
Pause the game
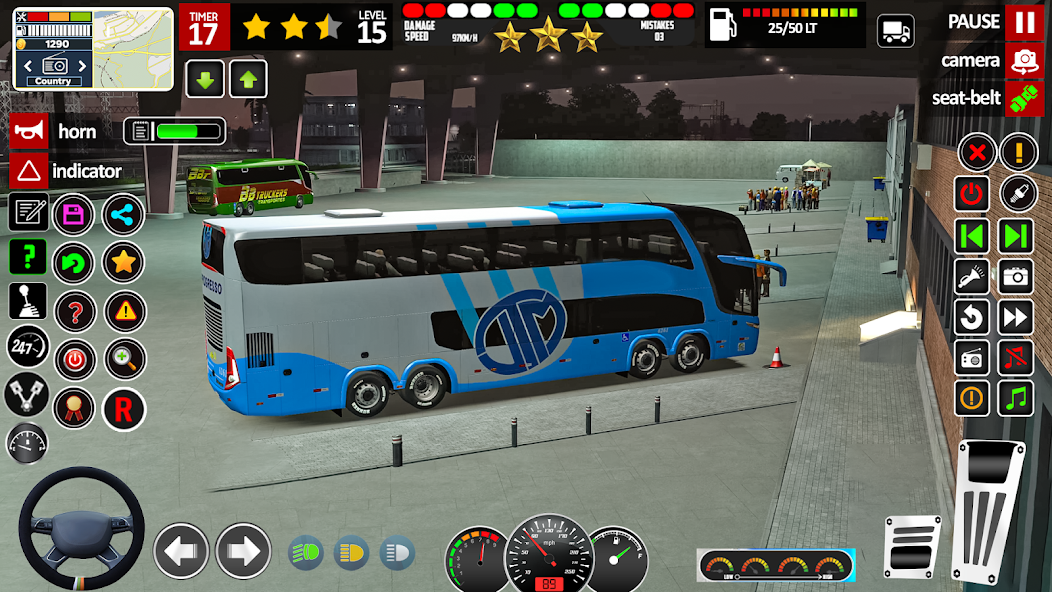1023,21
